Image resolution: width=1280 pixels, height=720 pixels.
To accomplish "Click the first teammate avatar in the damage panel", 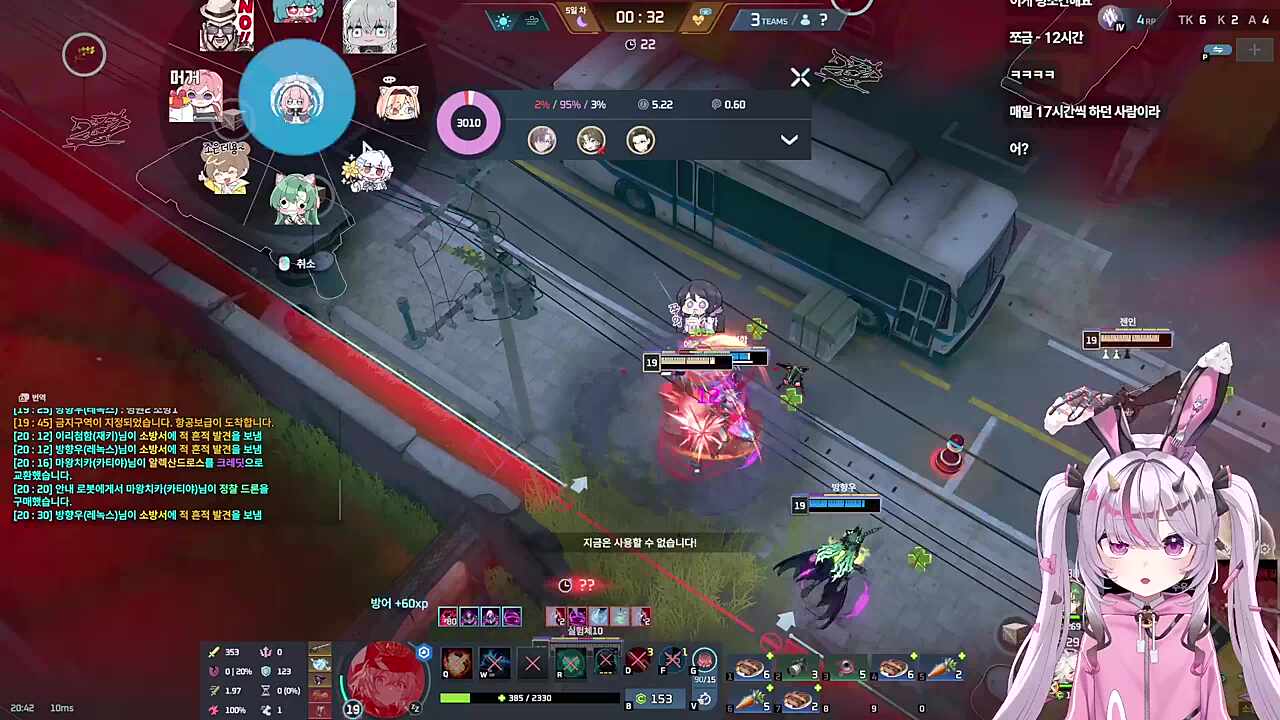I will [541, 140].
